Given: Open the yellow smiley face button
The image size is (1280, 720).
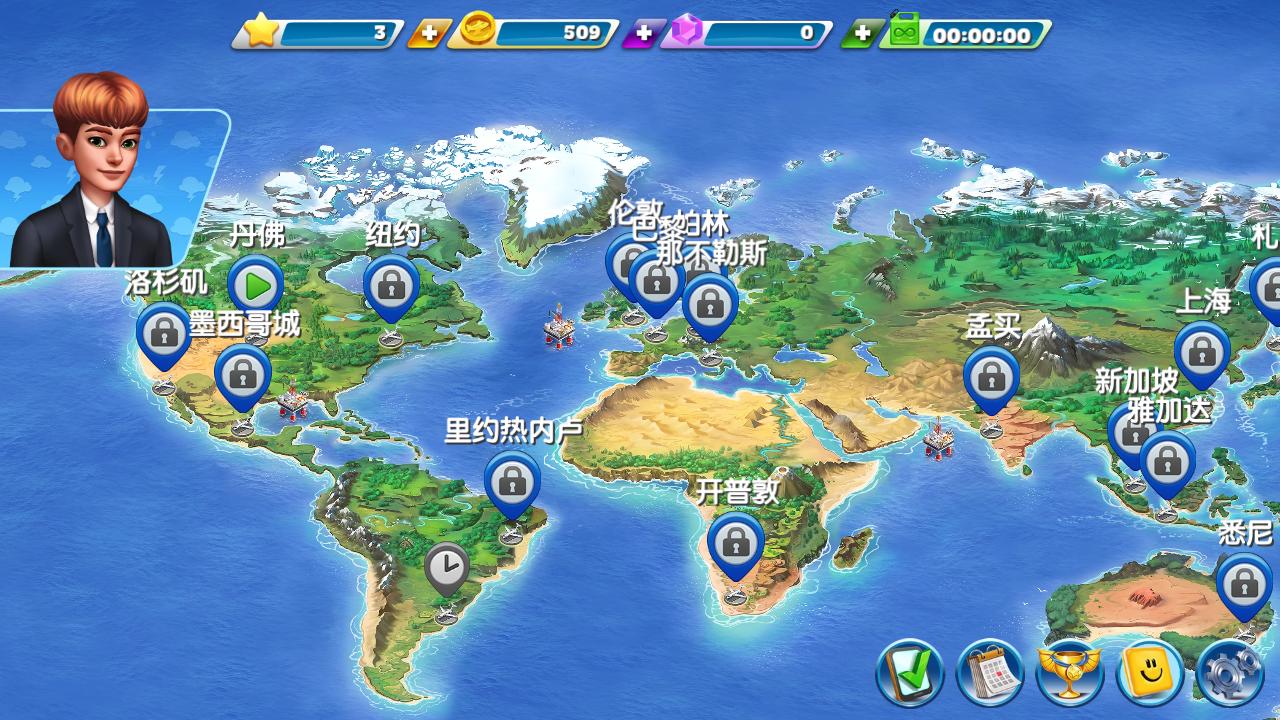Looking at the screenshot, I should tap(1150, 673).
